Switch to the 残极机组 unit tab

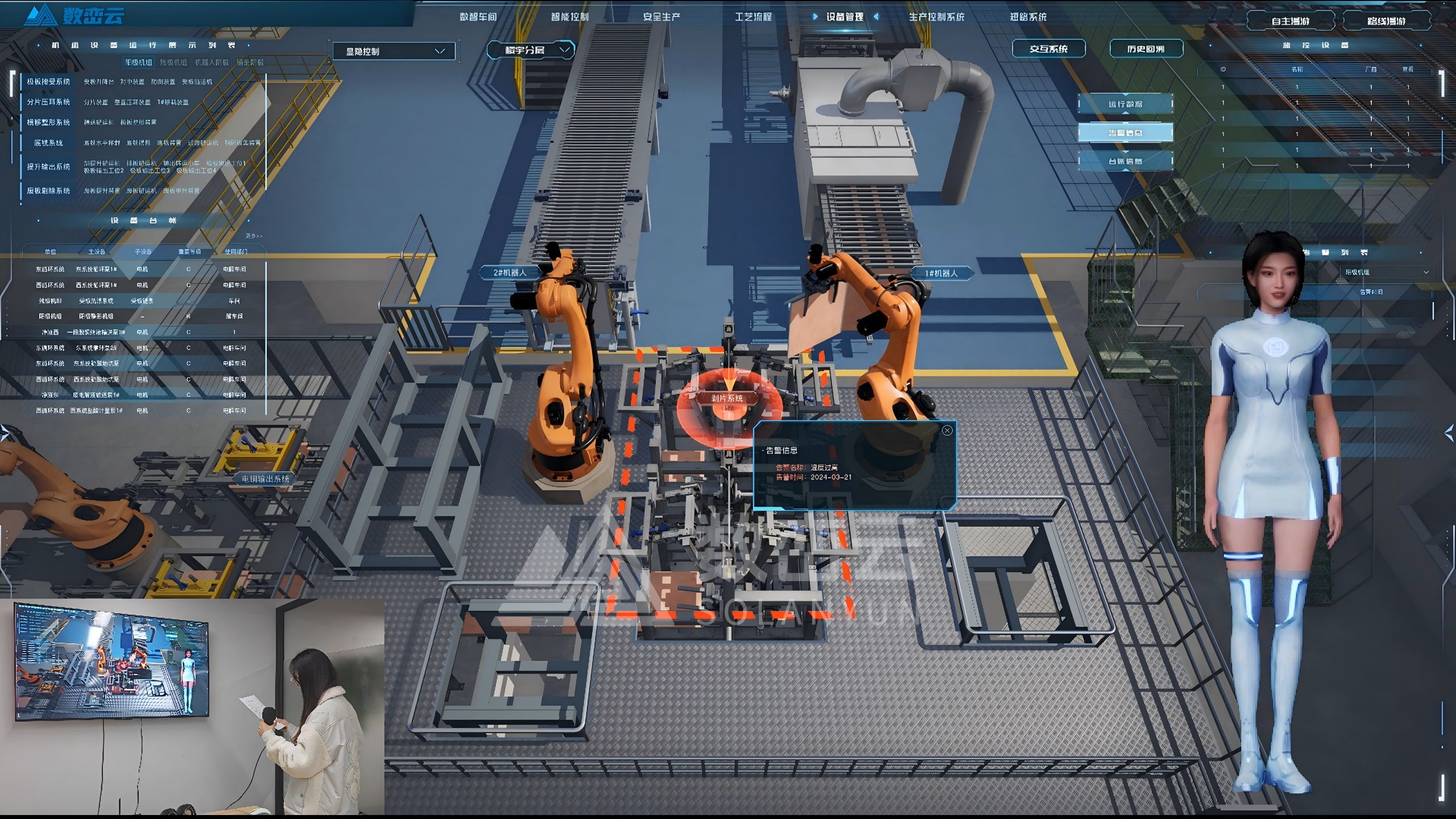(x=173, y=63)
